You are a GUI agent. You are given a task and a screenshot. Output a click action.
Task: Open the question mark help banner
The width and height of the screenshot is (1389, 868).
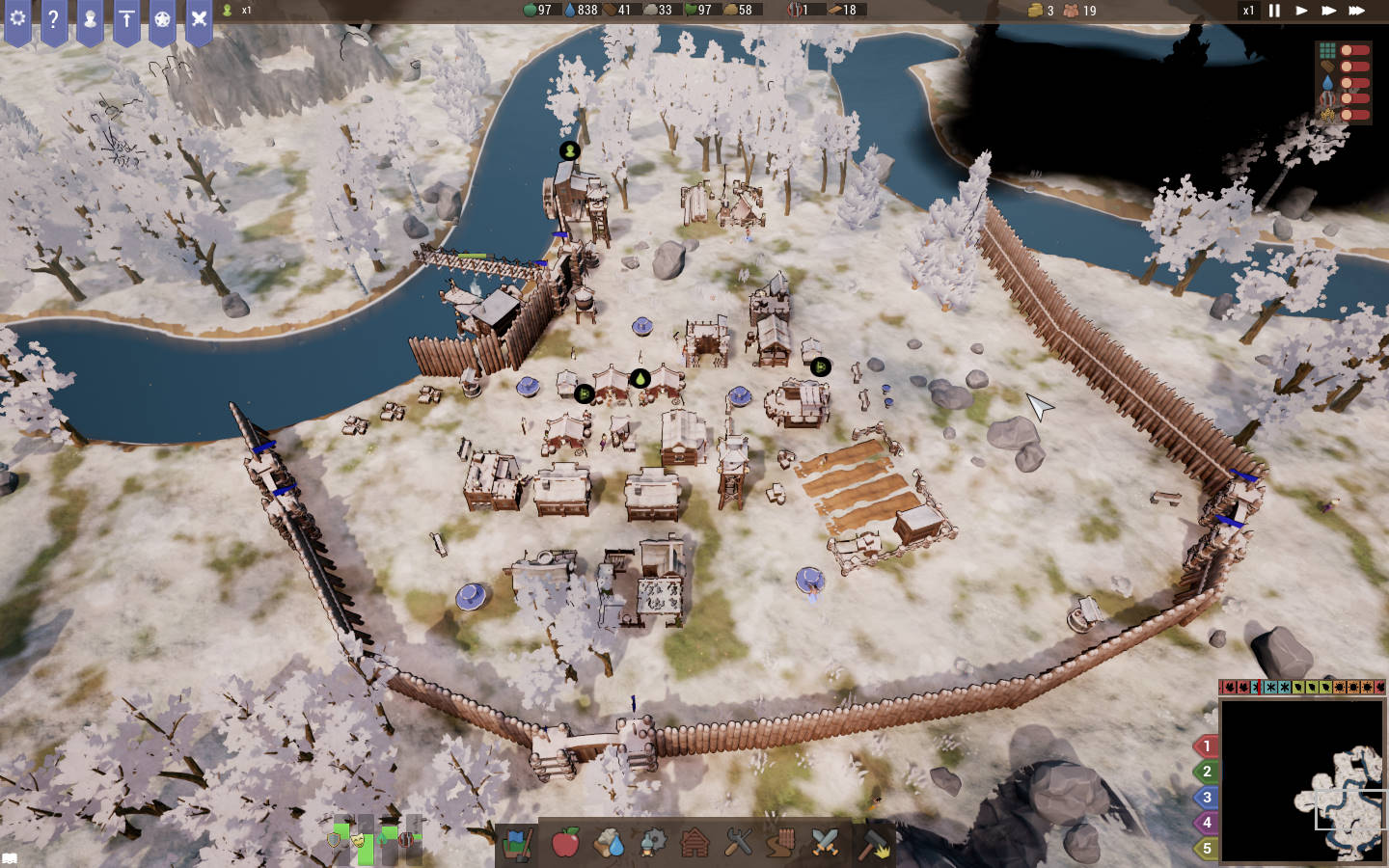(53, 19)
